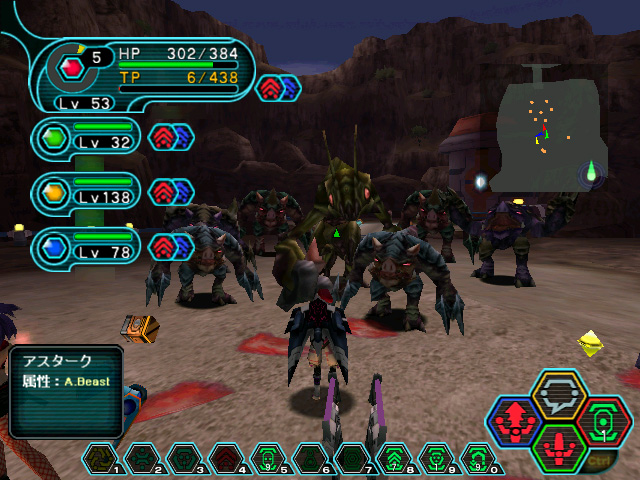Trigger the red arrow technique in slot 4
The height and width of the screenshot is (480, 640).
[x=226, y=458]
